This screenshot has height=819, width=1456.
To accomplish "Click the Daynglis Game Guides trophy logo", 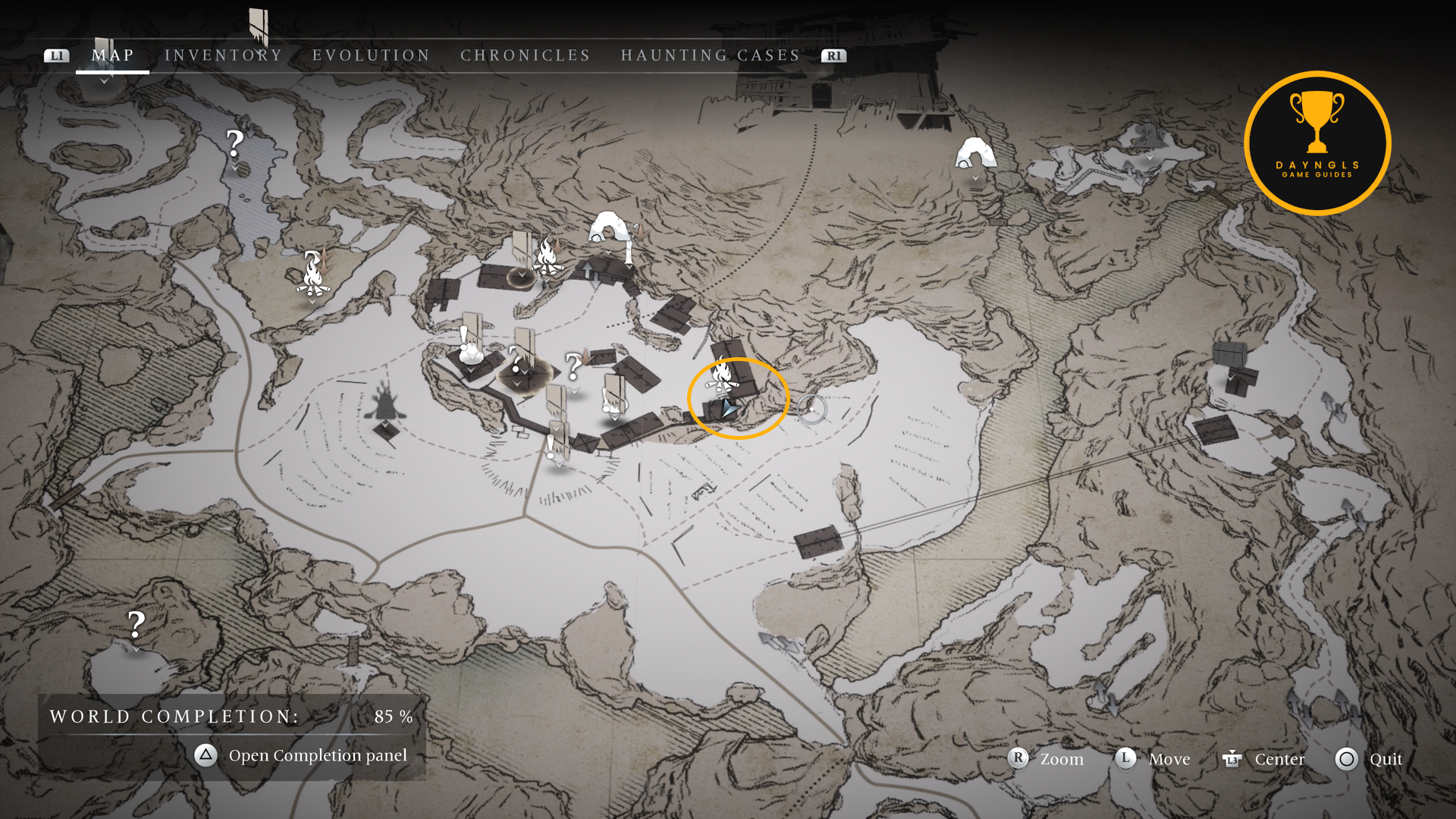I will (x=1317, y=143).
